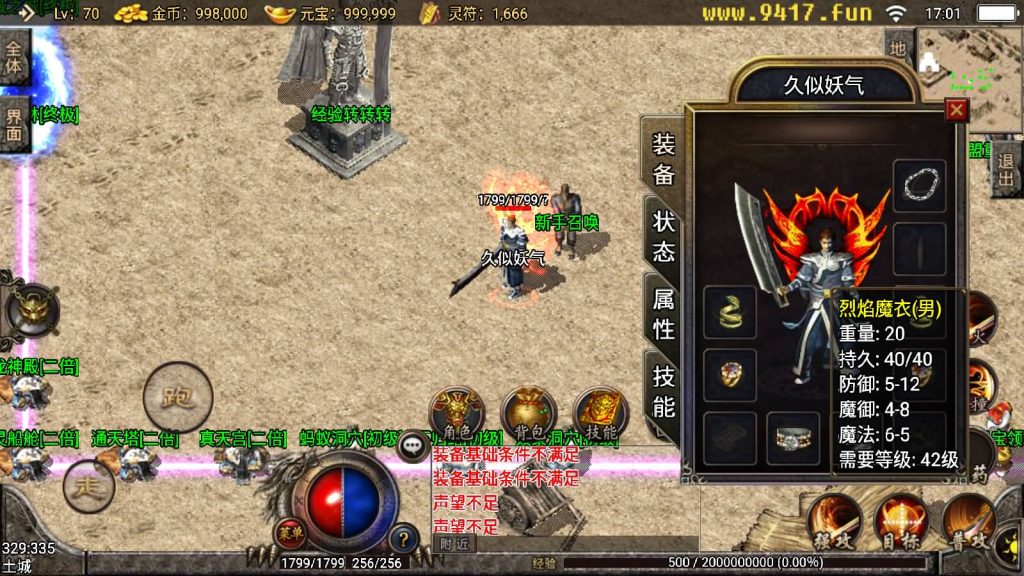Close the character equipment panel

tap(957, 111)
